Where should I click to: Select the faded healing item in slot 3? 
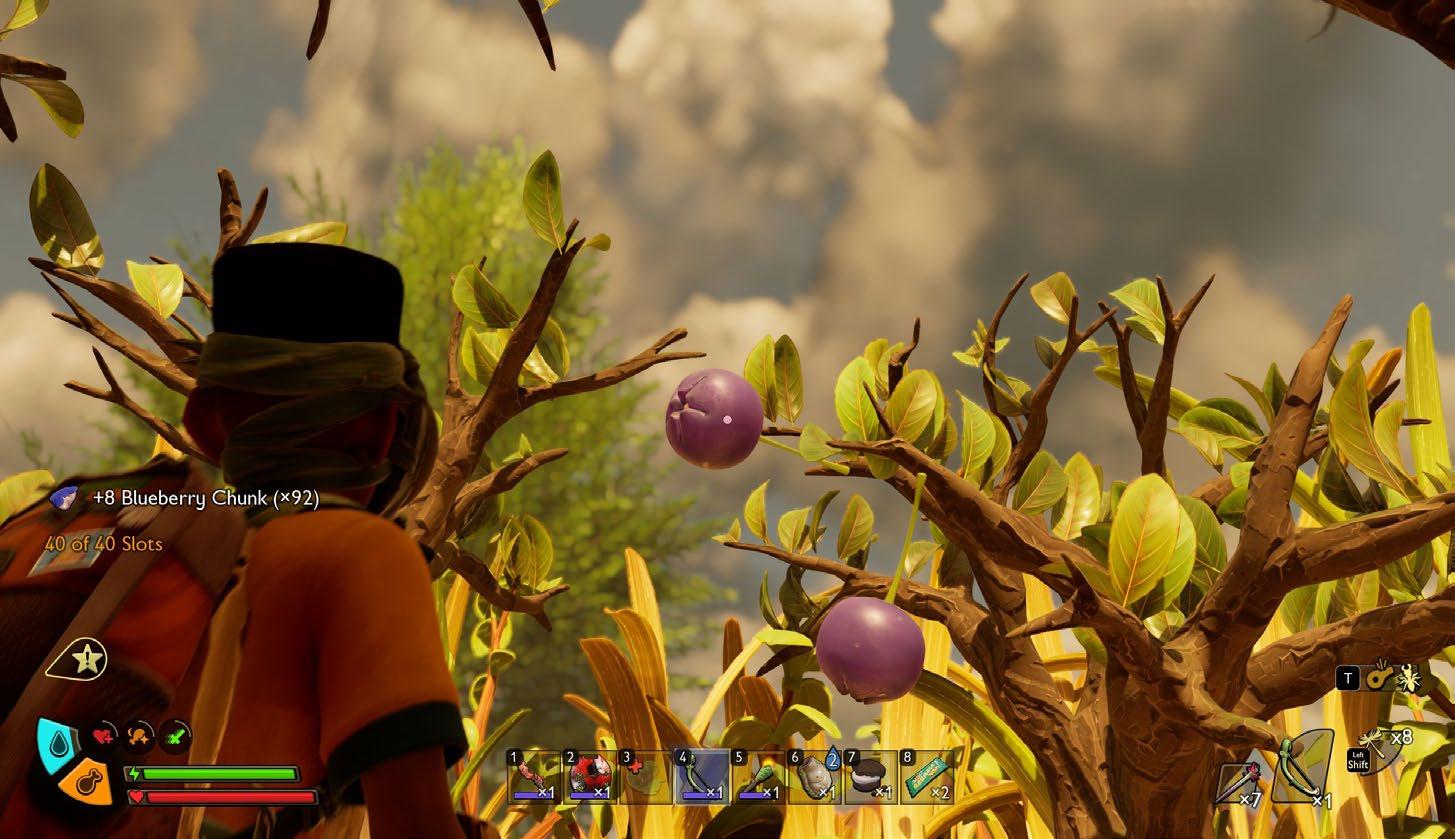tap(646, 777)
